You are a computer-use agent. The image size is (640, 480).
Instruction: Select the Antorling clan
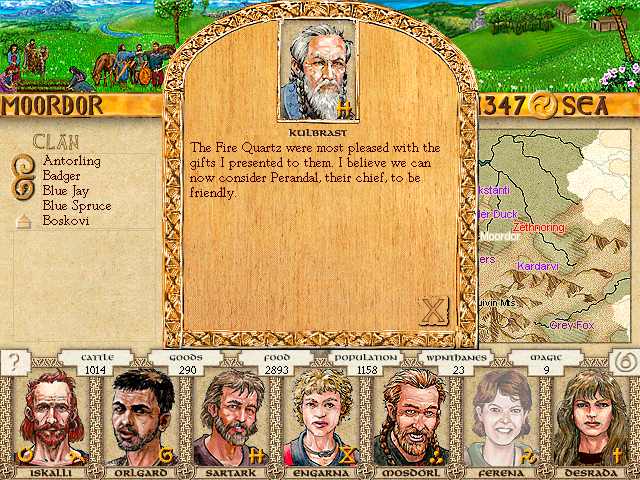pos(71,160)
